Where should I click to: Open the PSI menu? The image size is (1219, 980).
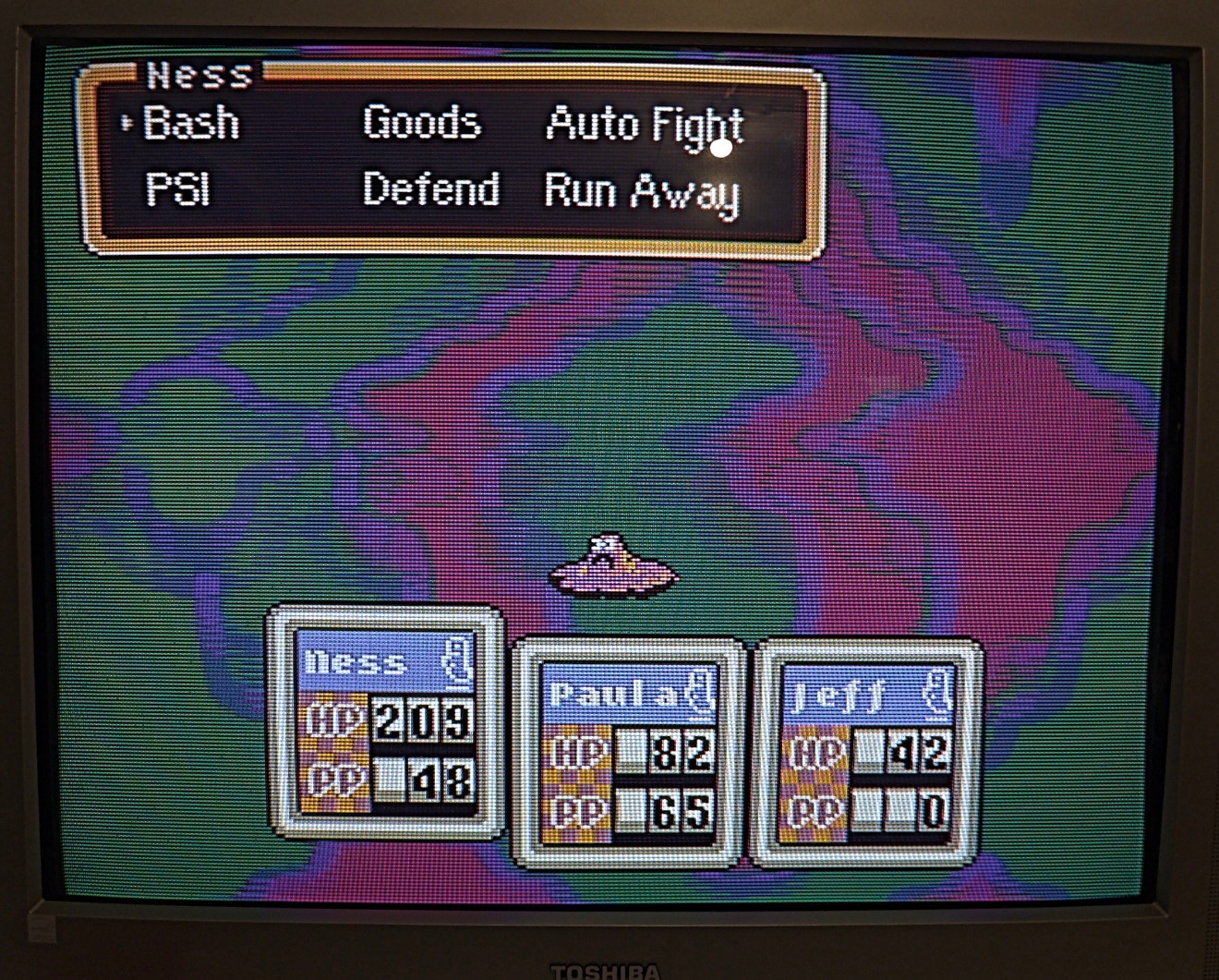click(x=178, y=189)
